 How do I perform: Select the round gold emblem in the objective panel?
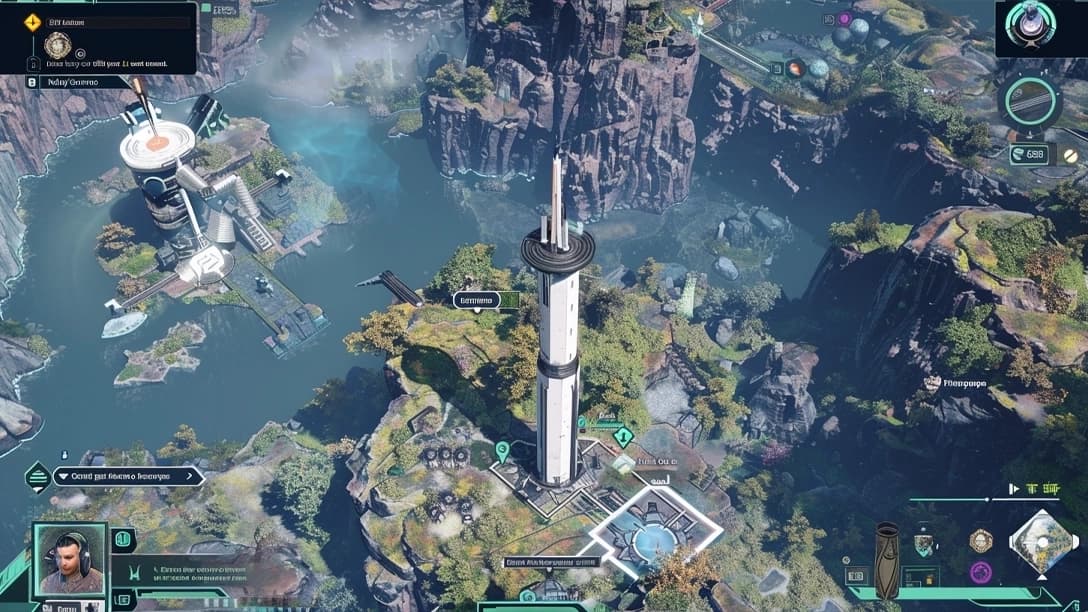[x=57, y=45]
